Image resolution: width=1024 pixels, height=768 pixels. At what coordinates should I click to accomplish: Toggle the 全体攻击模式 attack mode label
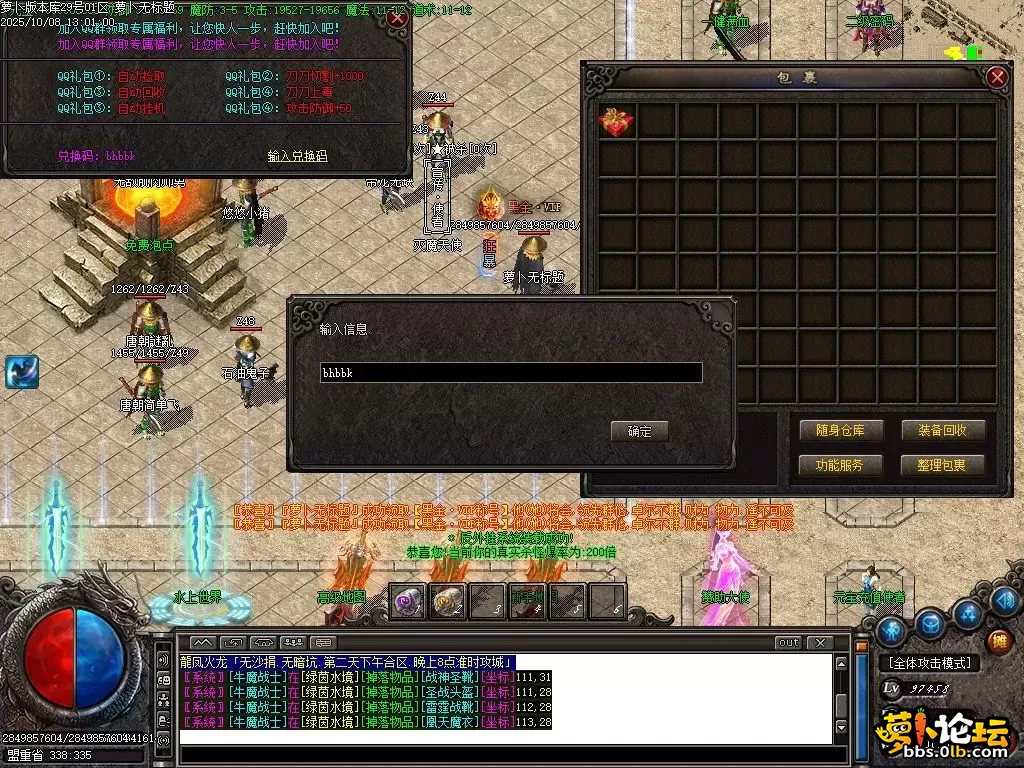pos(929,662)
